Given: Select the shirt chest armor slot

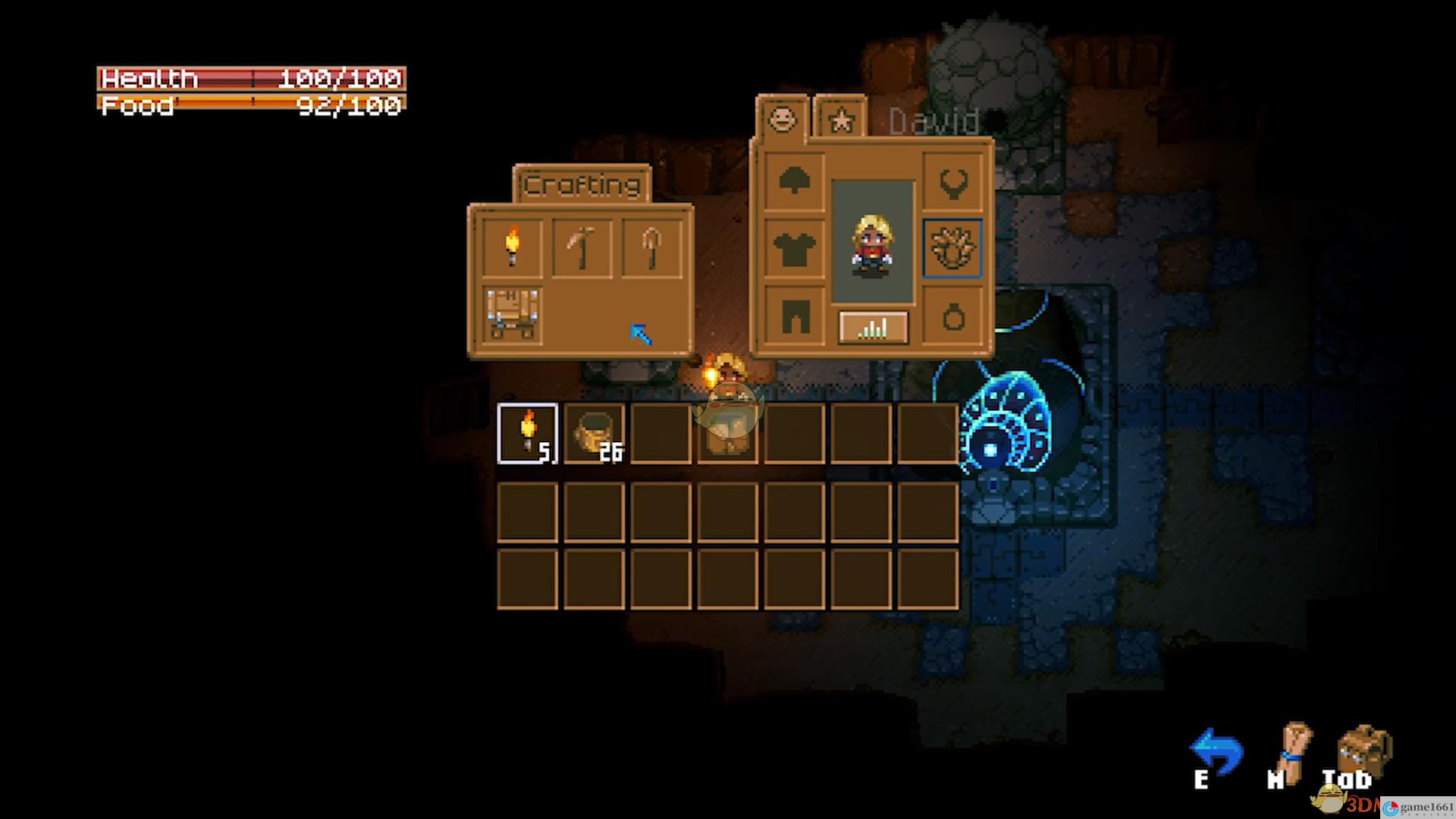Looking at the screenshot, I should coord(794,248).
